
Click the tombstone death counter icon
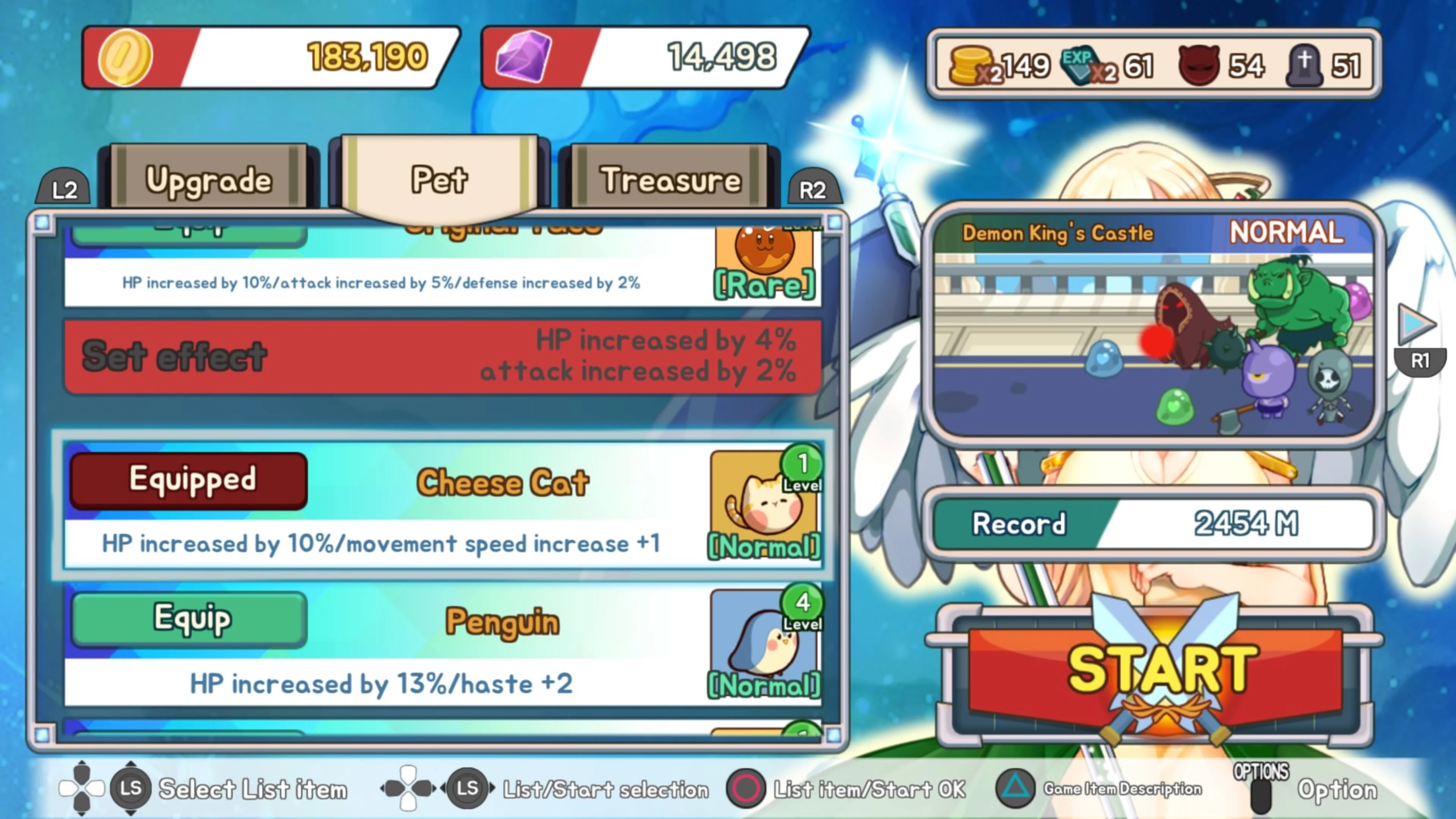click(1305, 65)
